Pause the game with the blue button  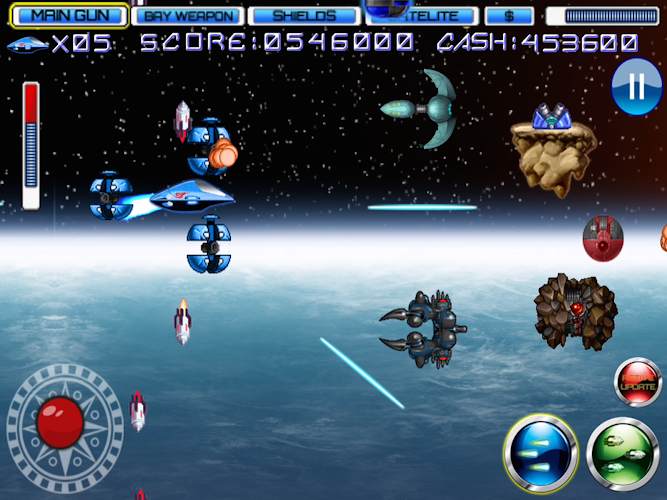(x=636, y=88)
